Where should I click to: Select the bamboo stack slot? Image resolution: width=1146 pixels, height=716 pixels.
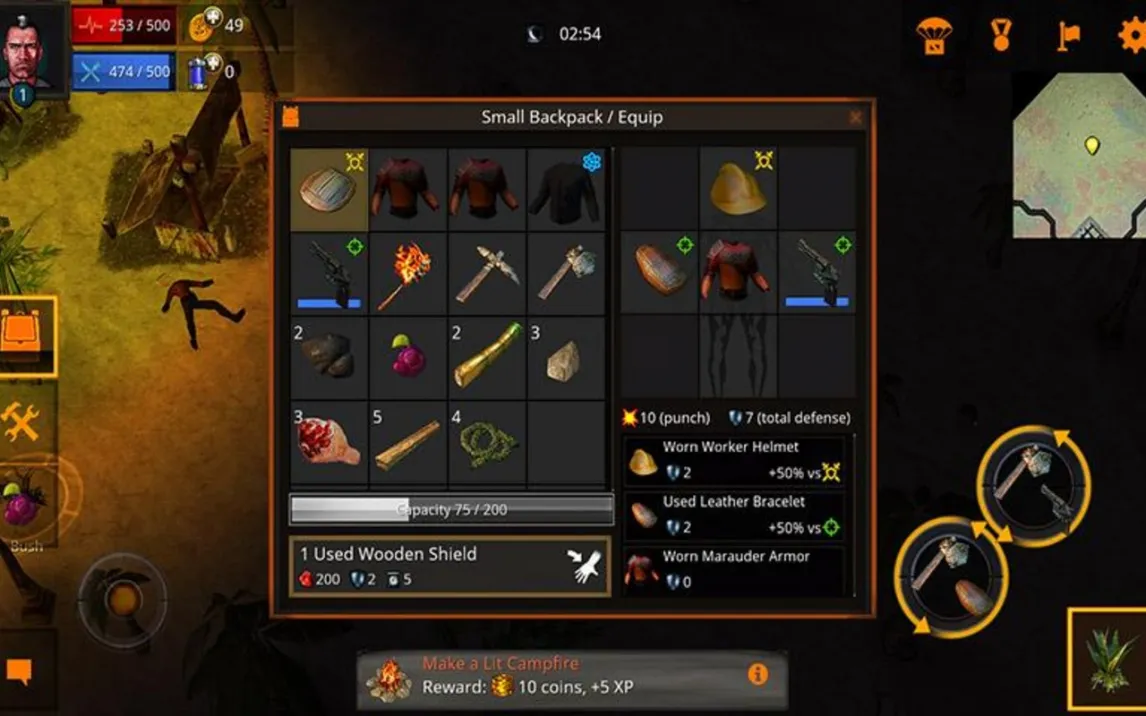(x=487, y=357)
